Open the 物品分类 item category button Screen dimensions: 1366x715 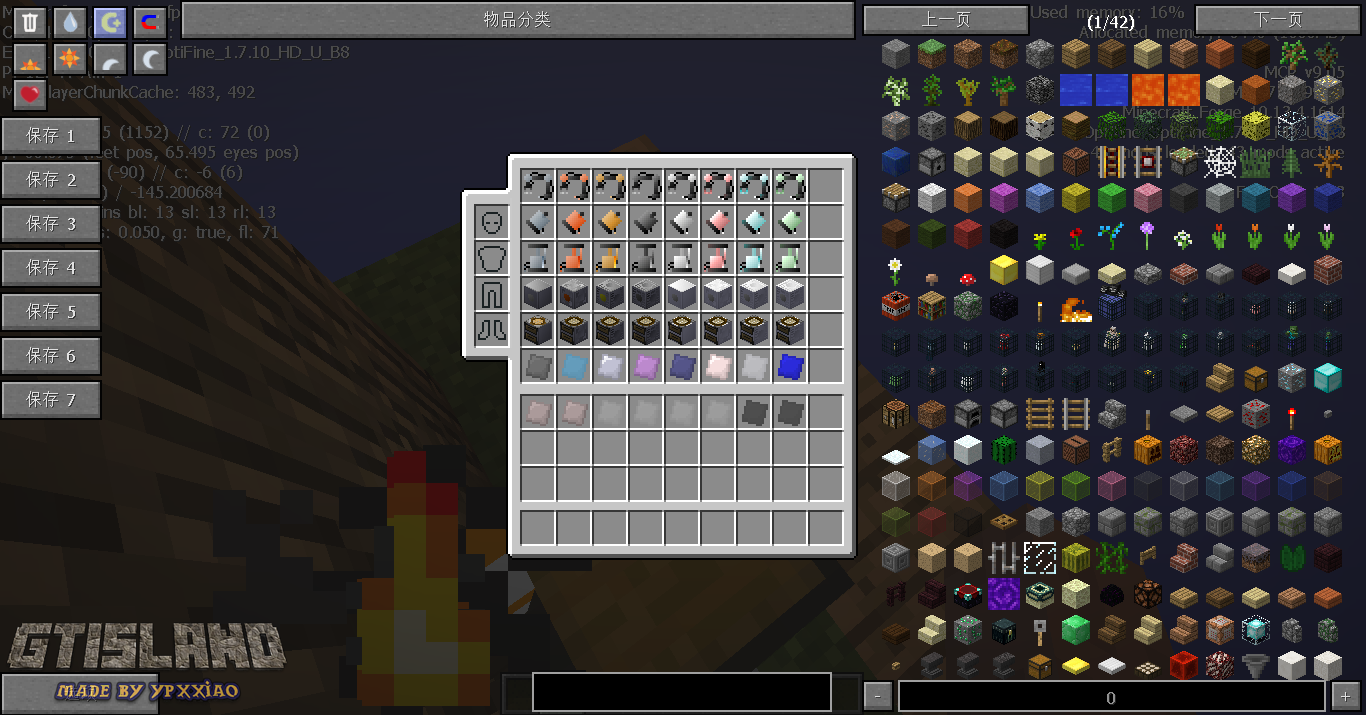click(517, 20)
